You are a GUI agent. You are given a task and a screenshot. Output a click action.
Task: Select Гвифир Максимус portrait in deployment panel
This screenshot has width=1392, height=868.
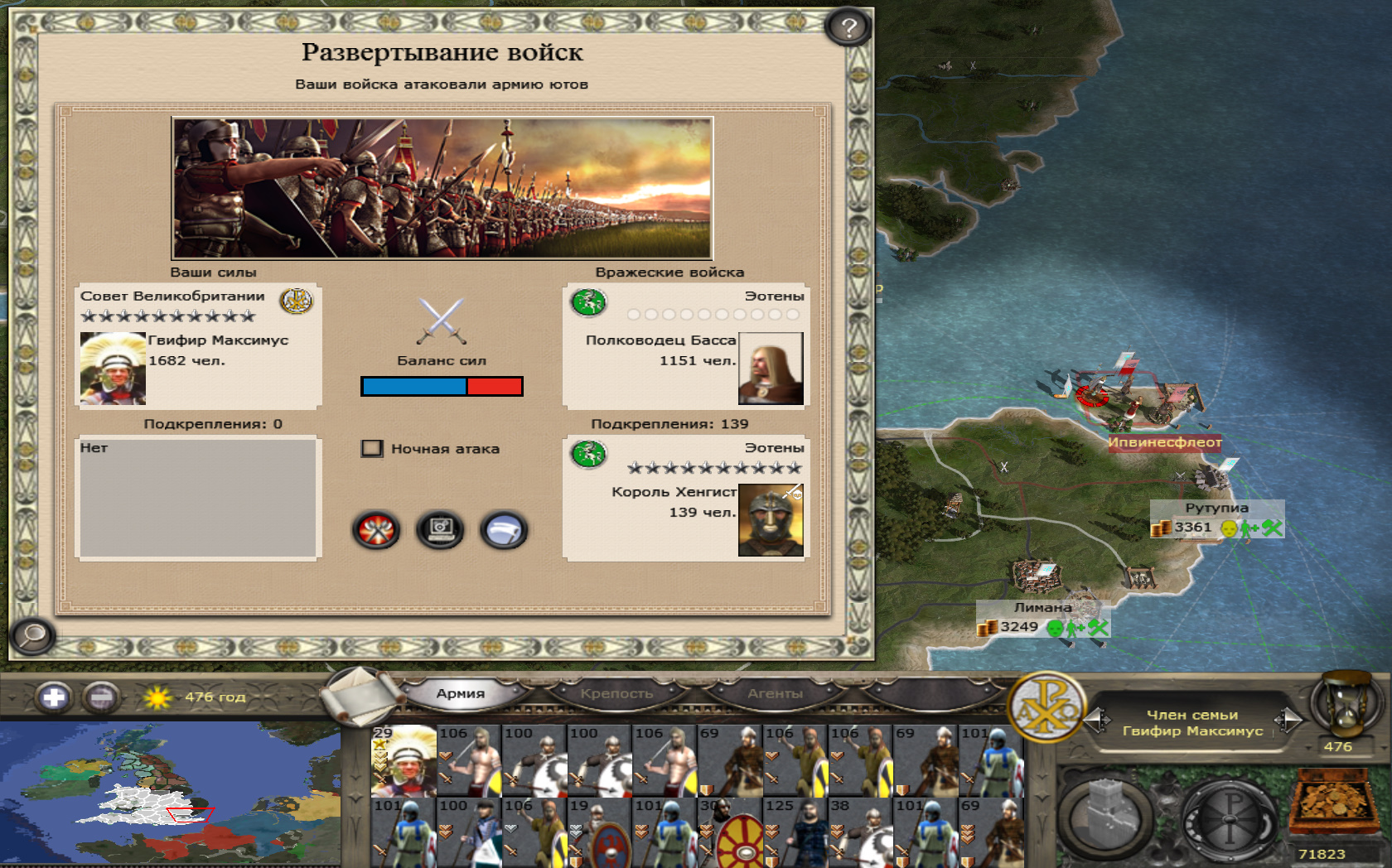click(x=113, y=369)
